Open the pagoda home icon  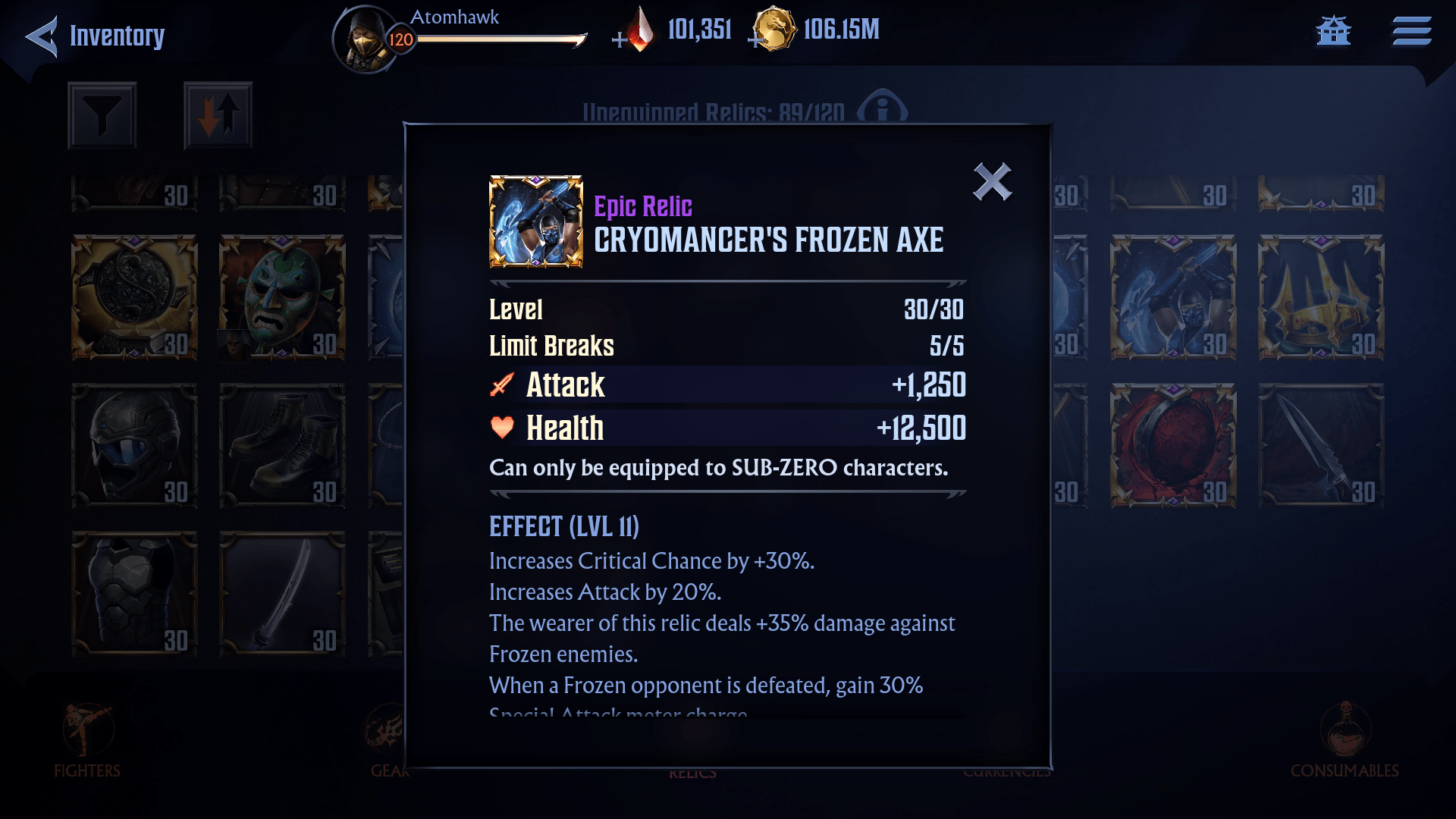tap(1333, 32)
